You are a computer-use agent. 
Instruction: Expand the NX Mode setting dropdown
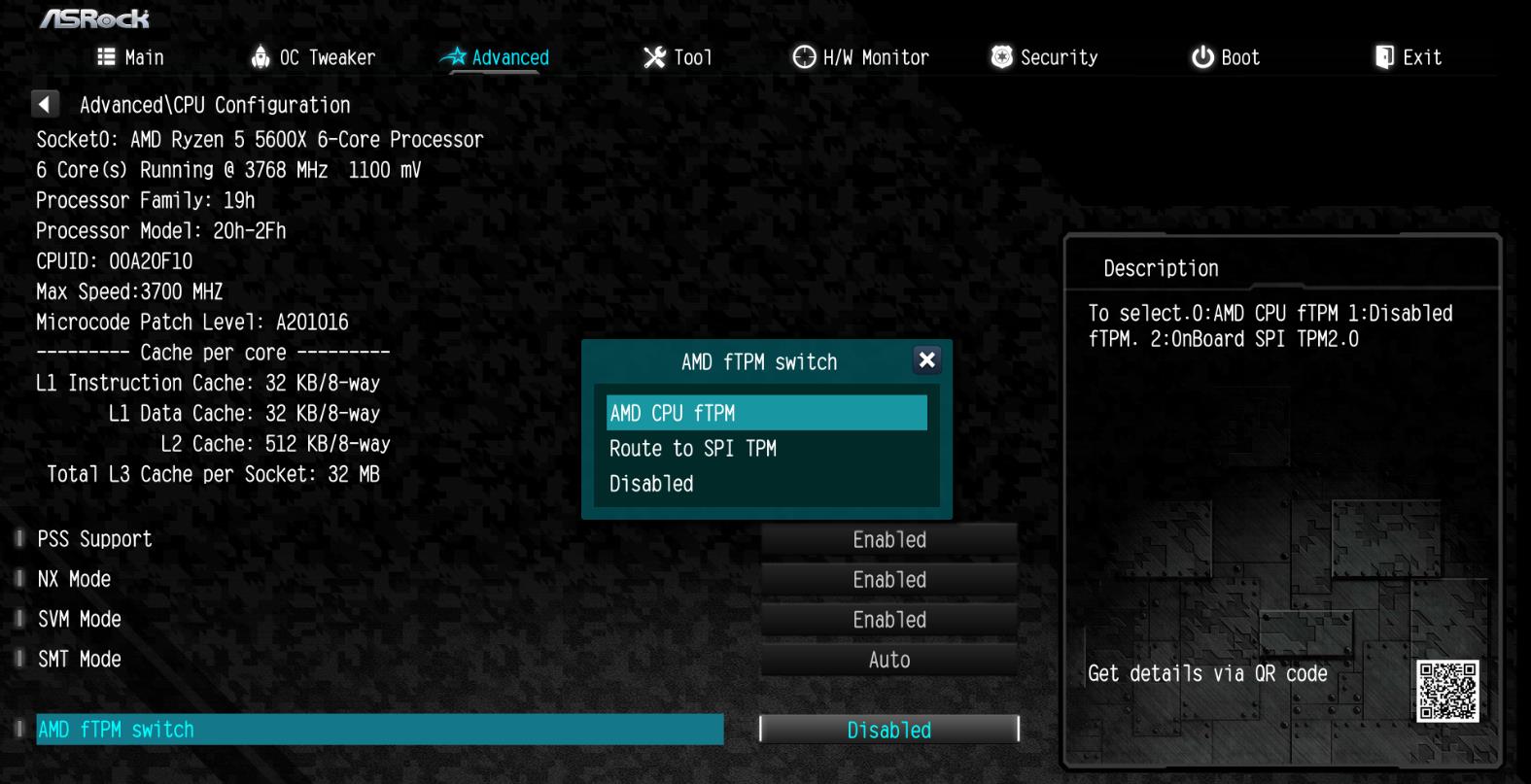(x=887, y=579)
